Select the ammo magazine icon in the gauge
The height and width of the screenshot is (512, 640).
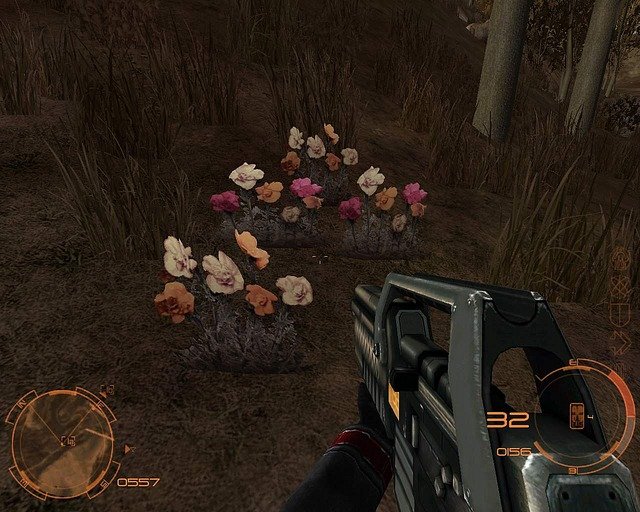tap(578, 415)
